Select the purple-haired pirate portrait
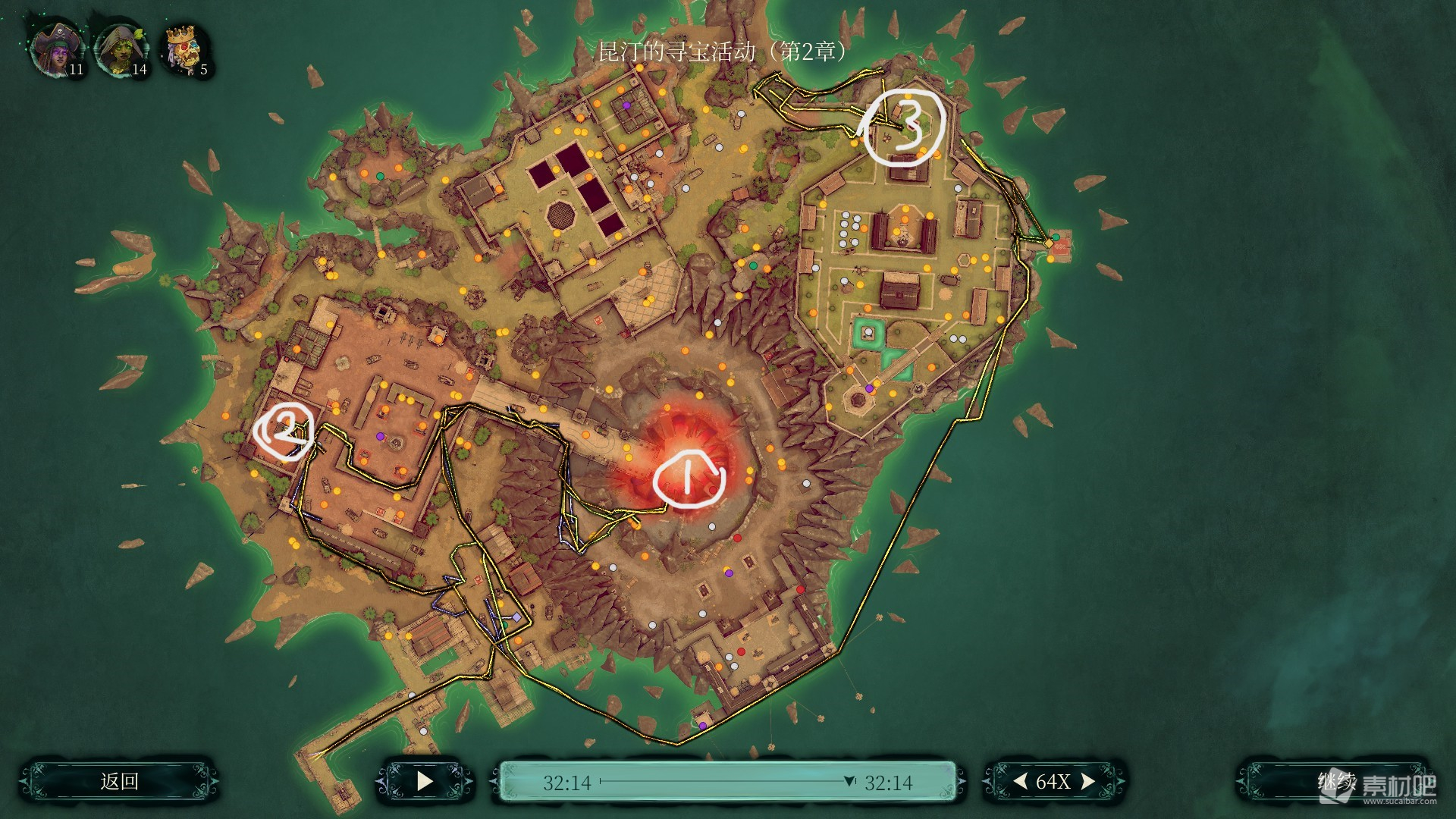The image size is (1456, 819). pos(55,50)
